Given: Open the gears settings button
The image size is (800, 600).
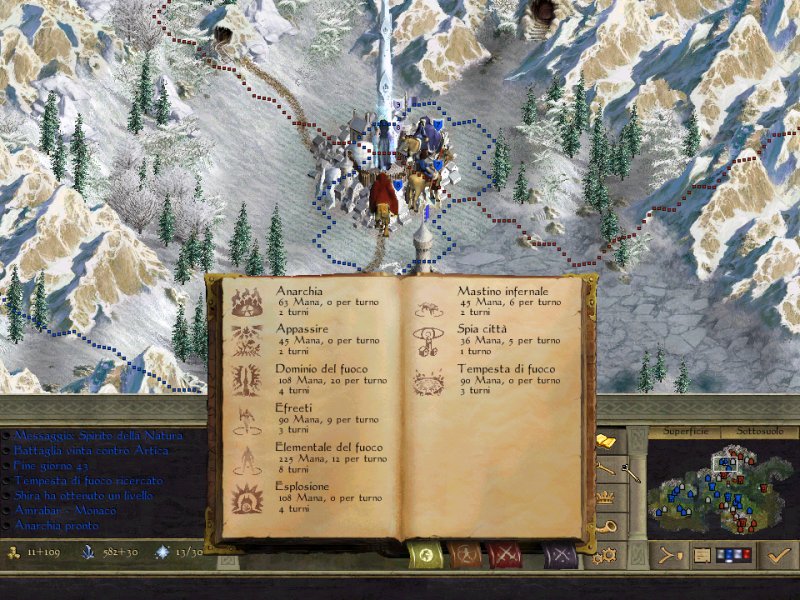Looking at the screenshot, I should pos(607,555).
